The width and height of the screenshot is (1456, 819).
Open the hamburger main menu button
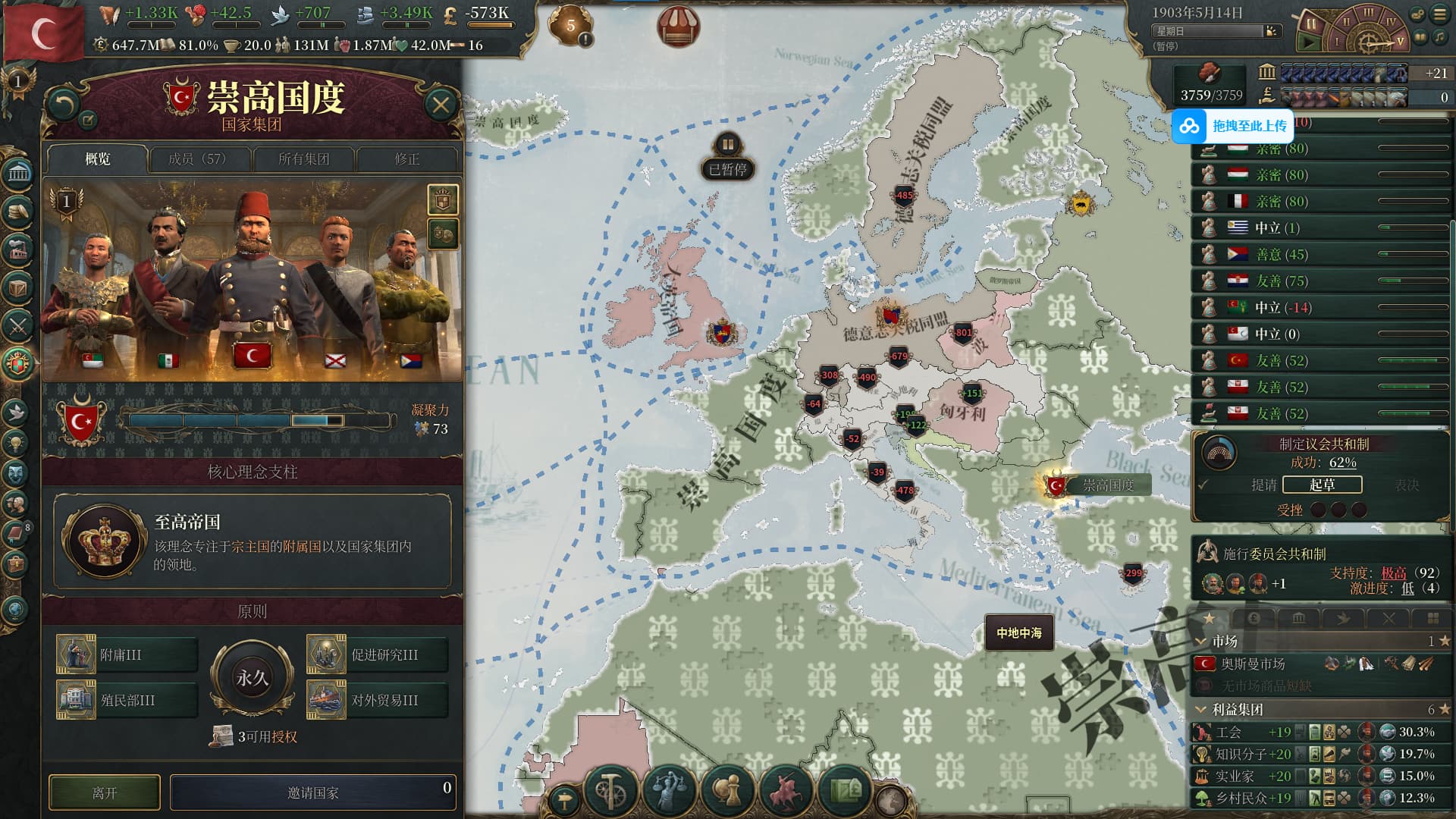tap(1440, 14)
